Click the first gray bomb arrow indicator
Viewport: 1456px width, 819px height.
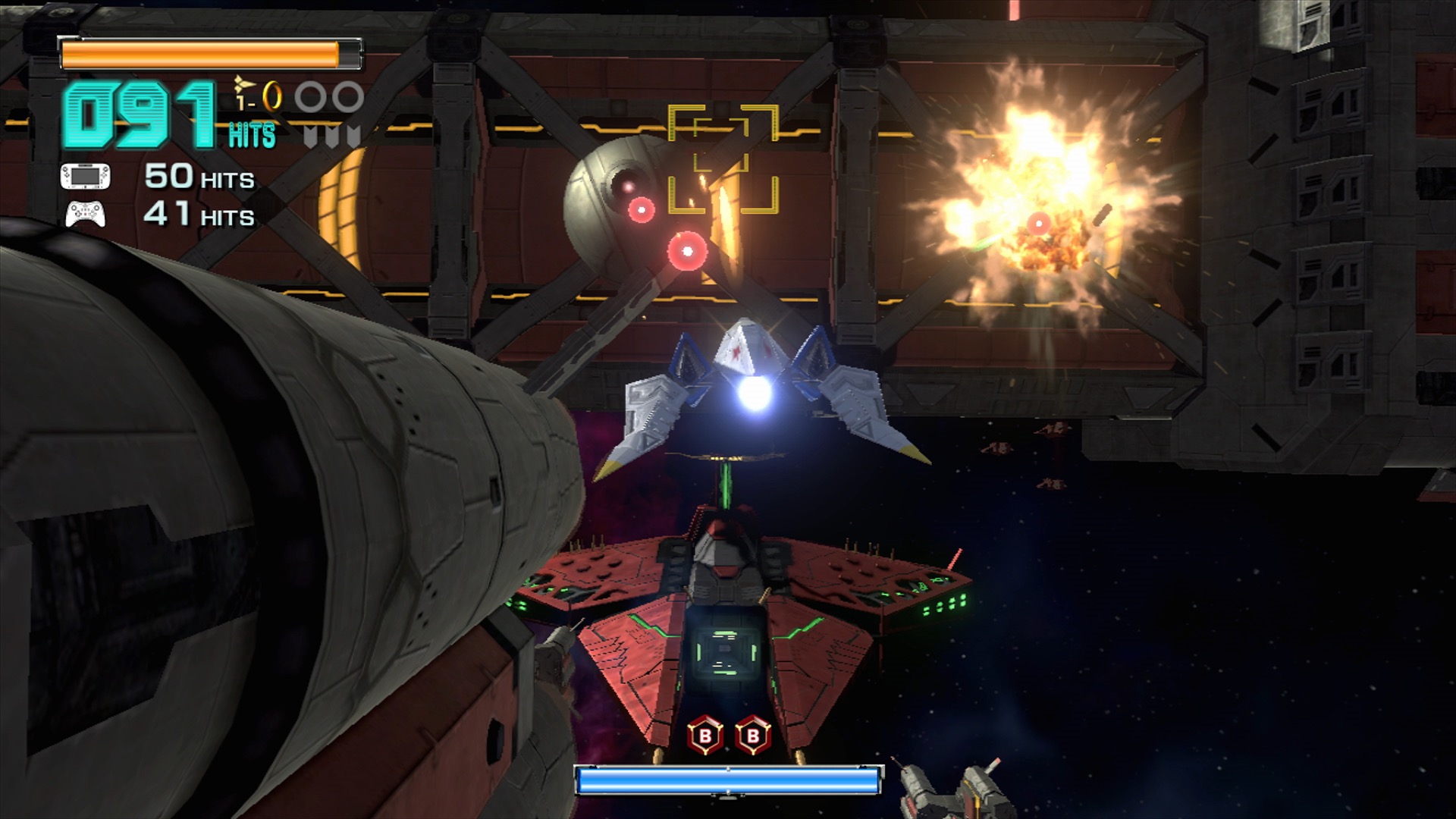(x=310, y=137)
